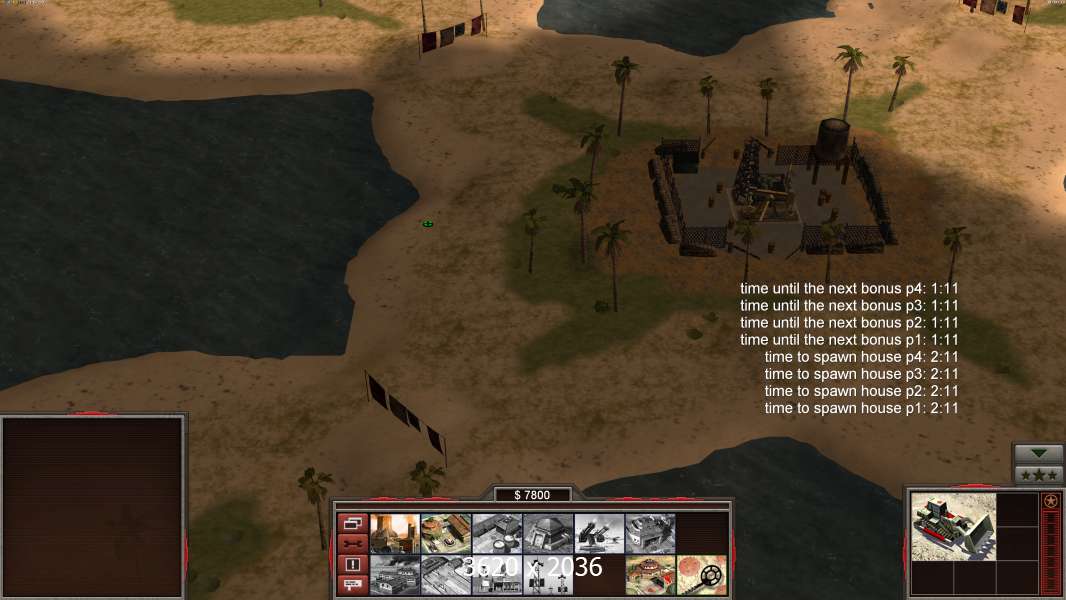Image resolution: width=1066 pixels, height=600 pixels.
Task: Select the colored factory build icon
Action: pos(446,533)
